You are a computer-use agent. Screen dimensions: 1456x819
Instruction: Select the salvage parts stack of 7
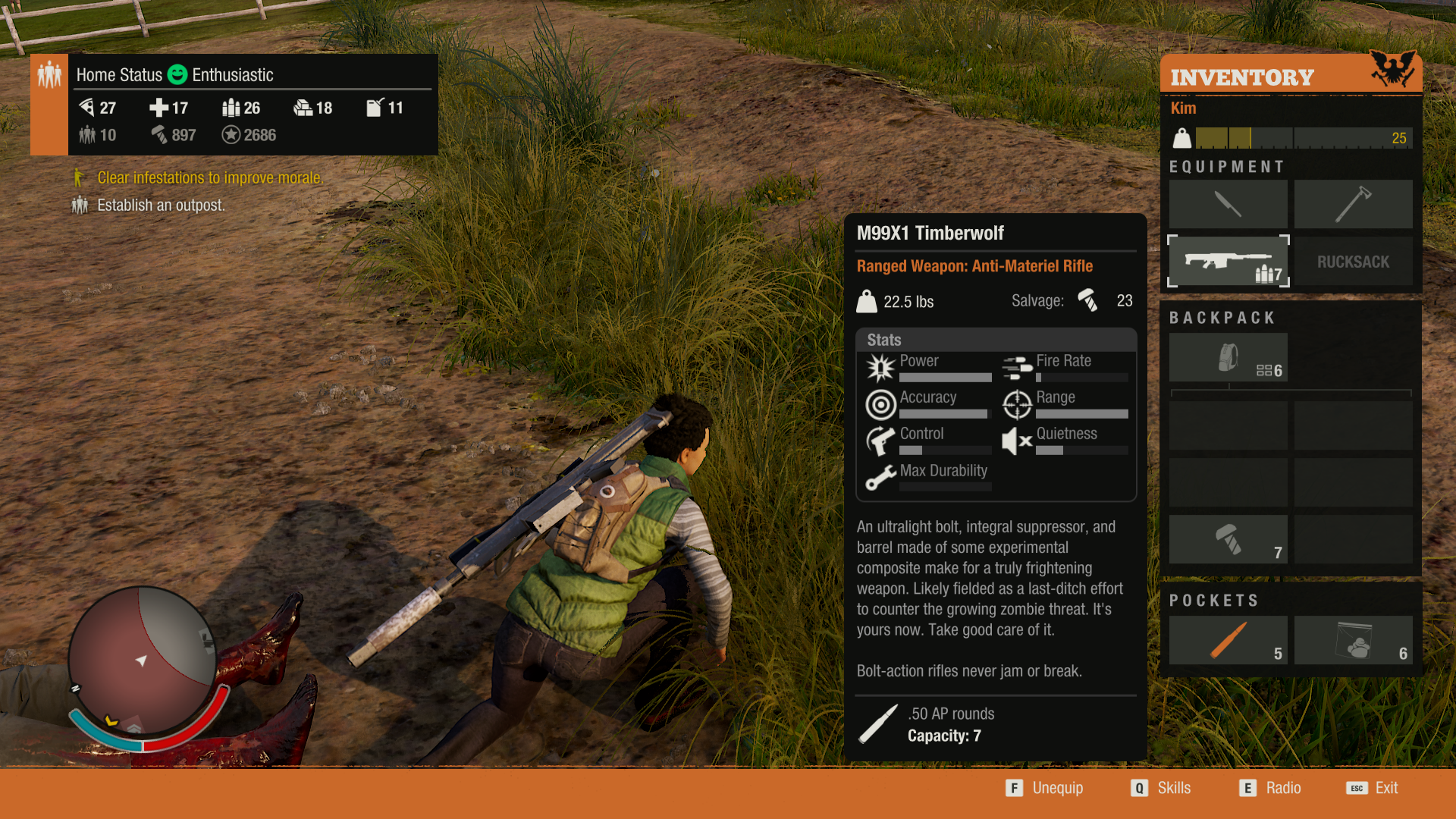(1228, 539)
